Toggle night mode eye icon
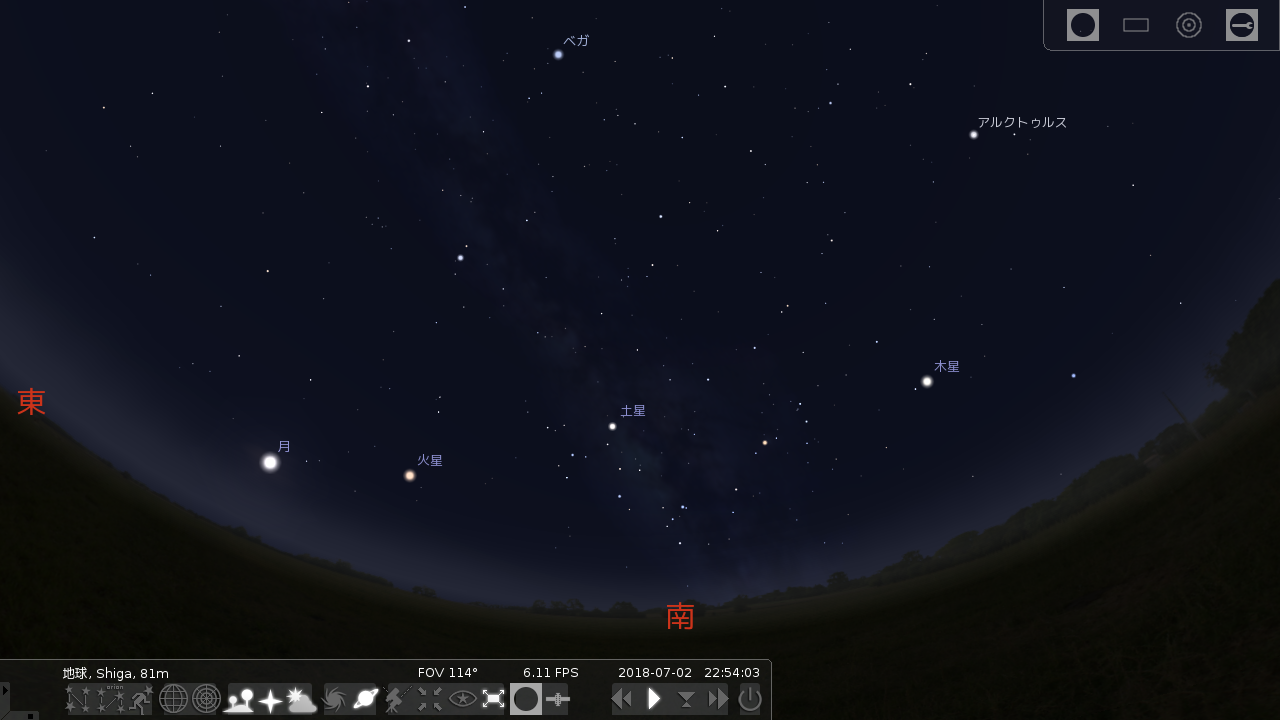Screen dimensions: 1280x720 coord(462,699)
